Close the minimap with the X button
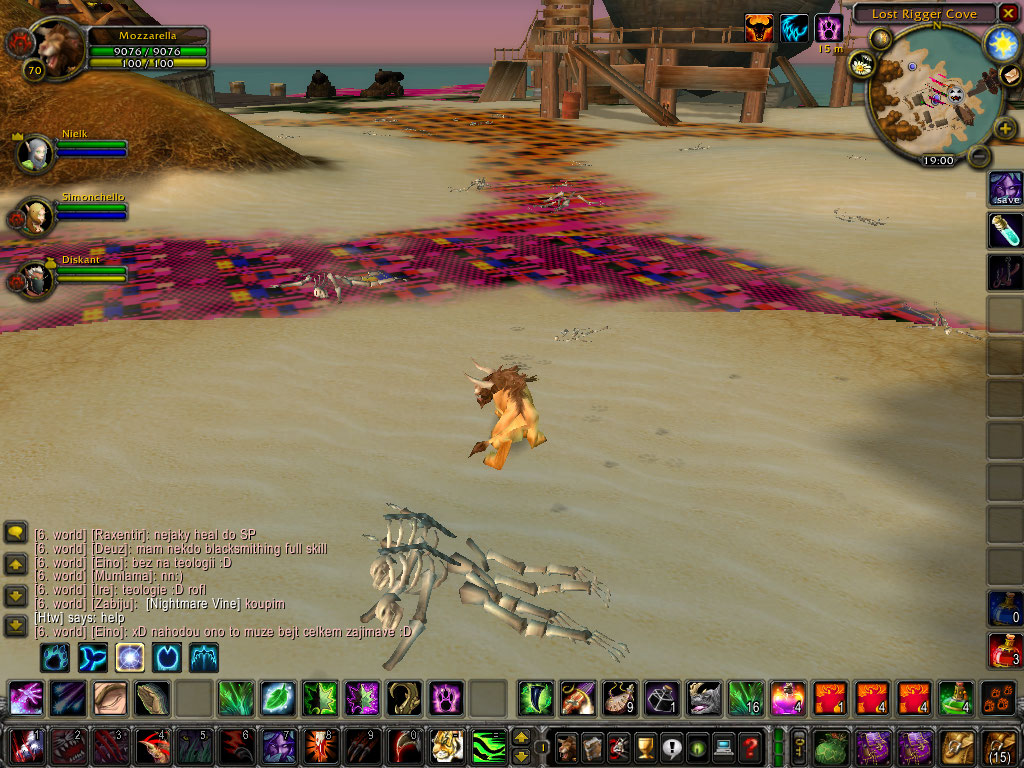 (x=1008, y=13)
